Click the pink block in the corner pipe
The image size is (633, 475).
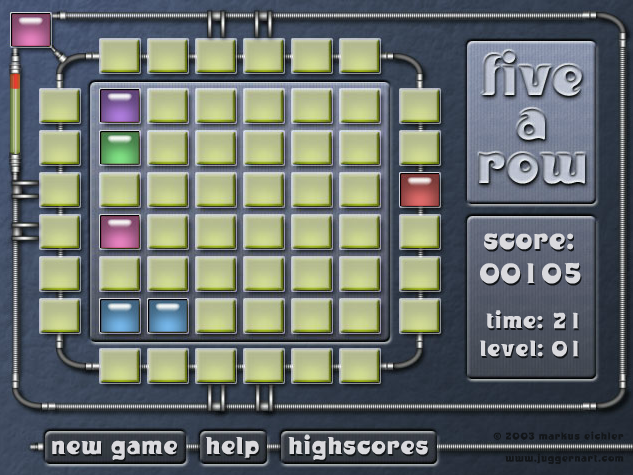click(x=30, y=29)
